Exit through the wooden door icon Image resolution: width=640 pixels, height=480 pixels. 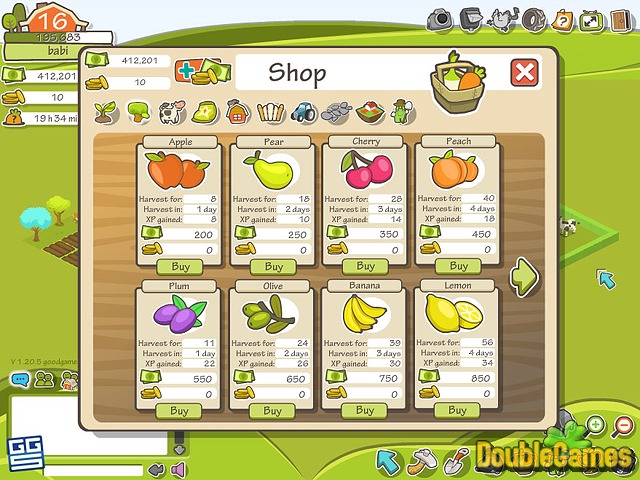coord(620,18)
